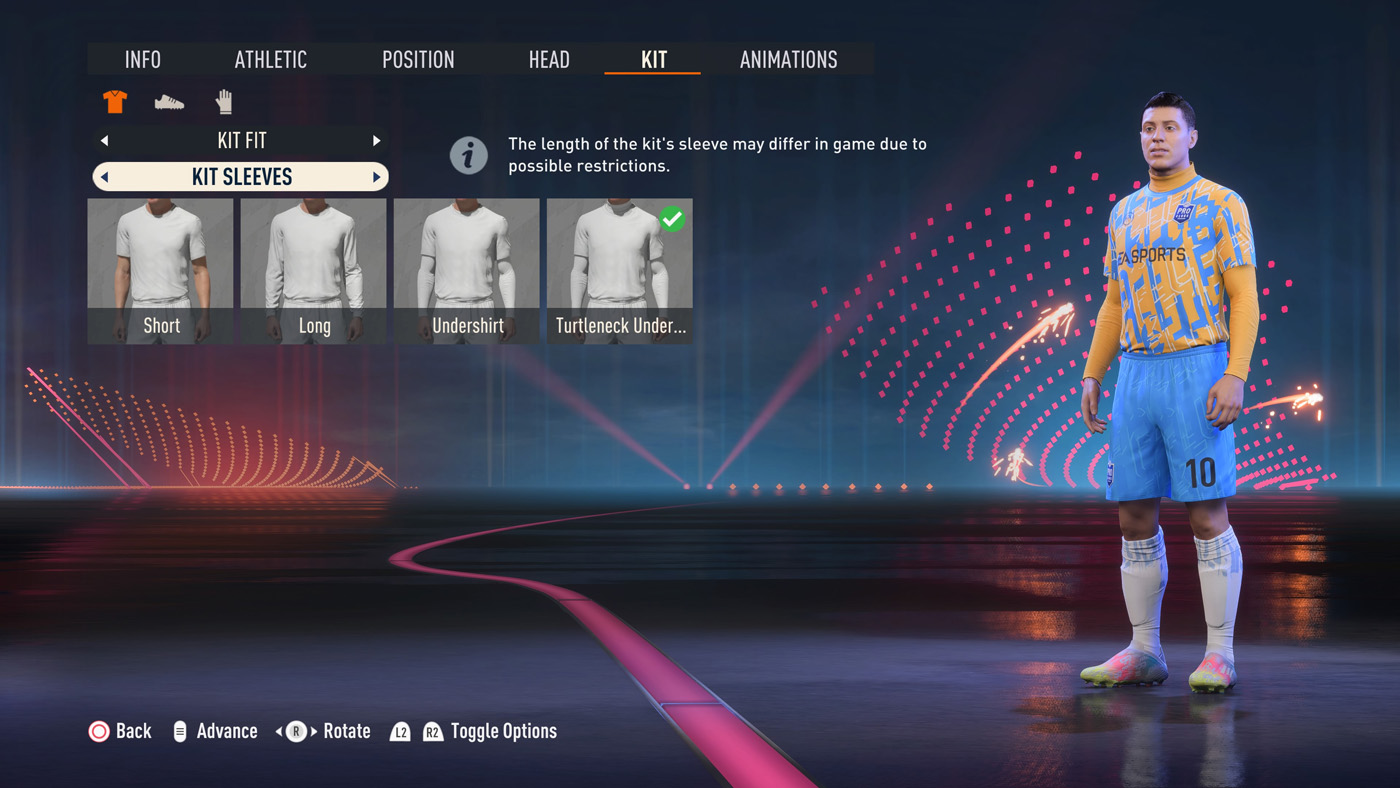Image resolution: width=1400 pixels, height=788 pixels.
Task: Select the orange shirt kit category icon
Action: coord(115,102)
